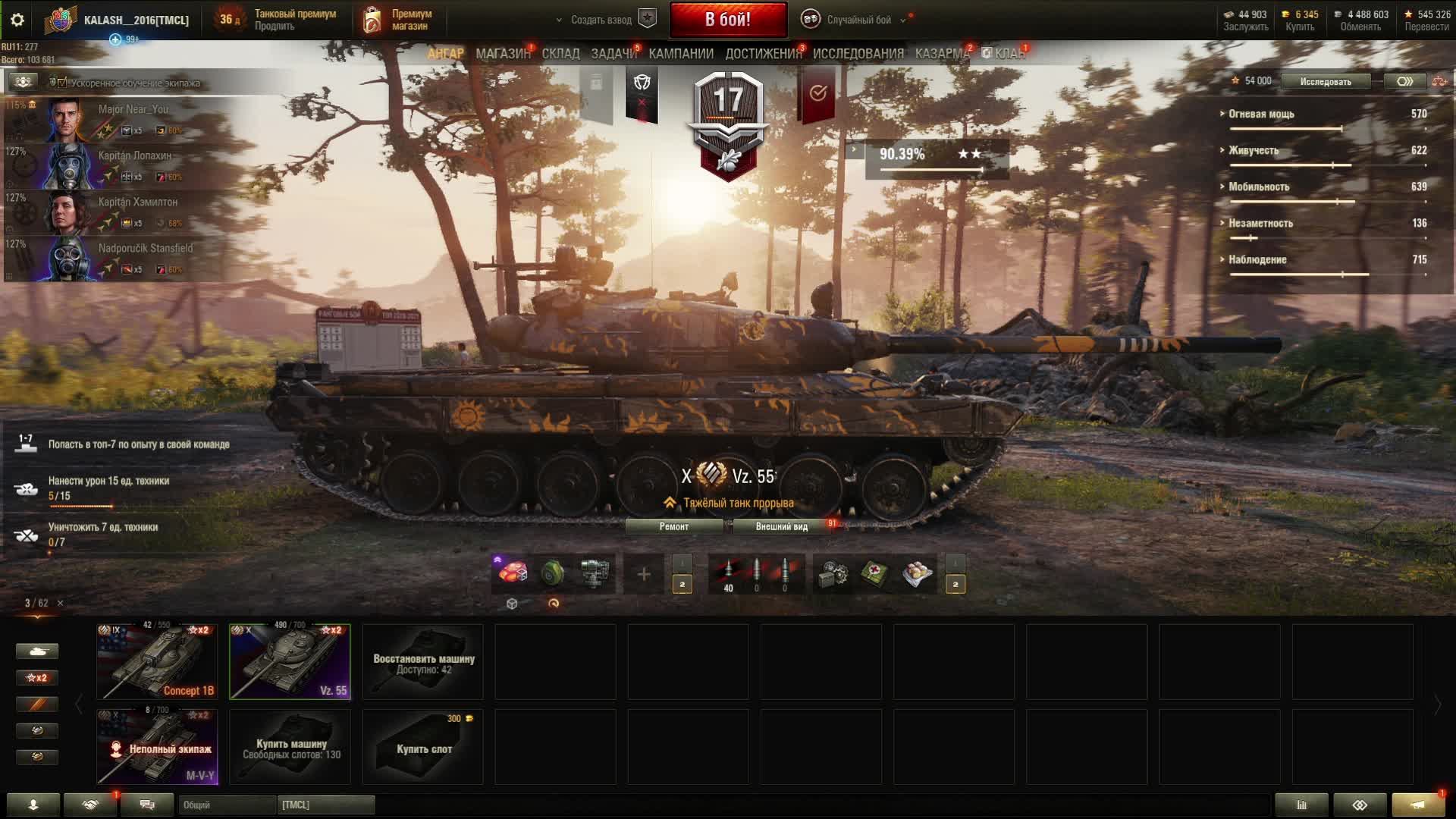Toggle Ускоренное обучение экипажа checkbox
The width and height of the screenshot is (1456, 819).
[x=62, y=83]
